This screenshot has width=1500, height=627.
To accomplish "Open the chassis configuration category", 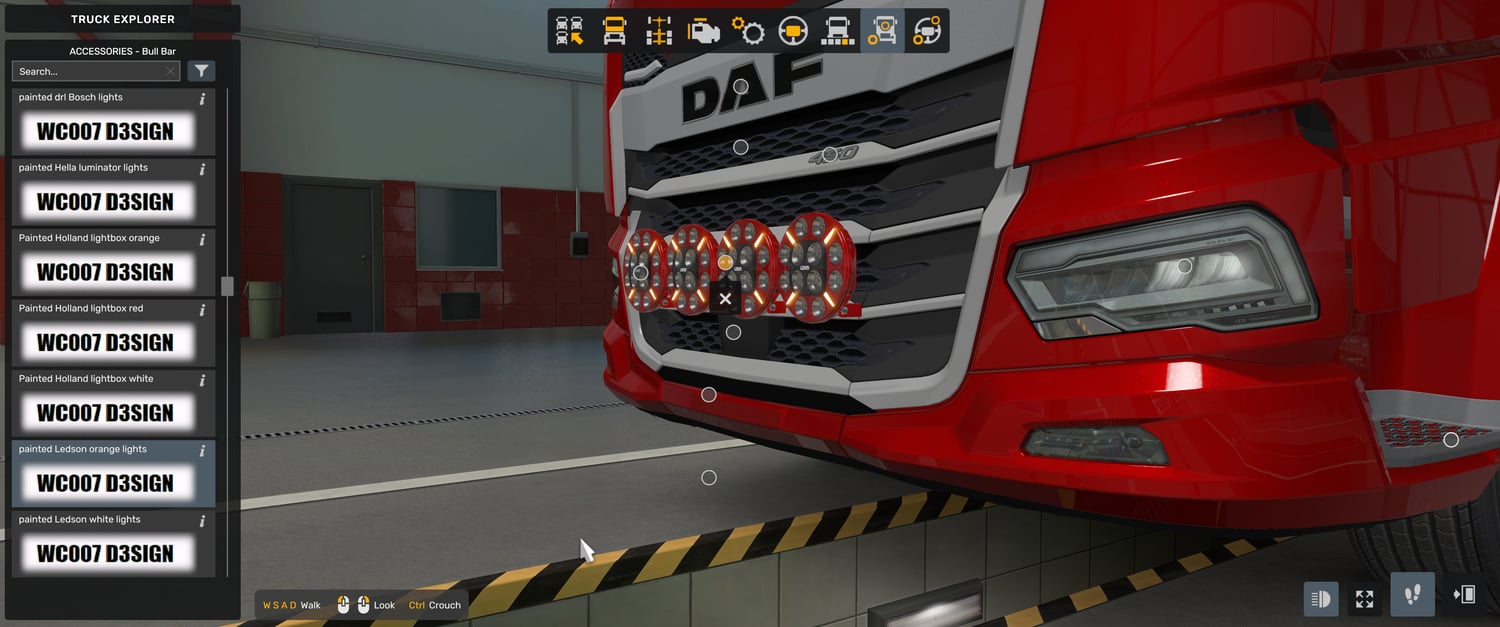I will tap(659, 31).
